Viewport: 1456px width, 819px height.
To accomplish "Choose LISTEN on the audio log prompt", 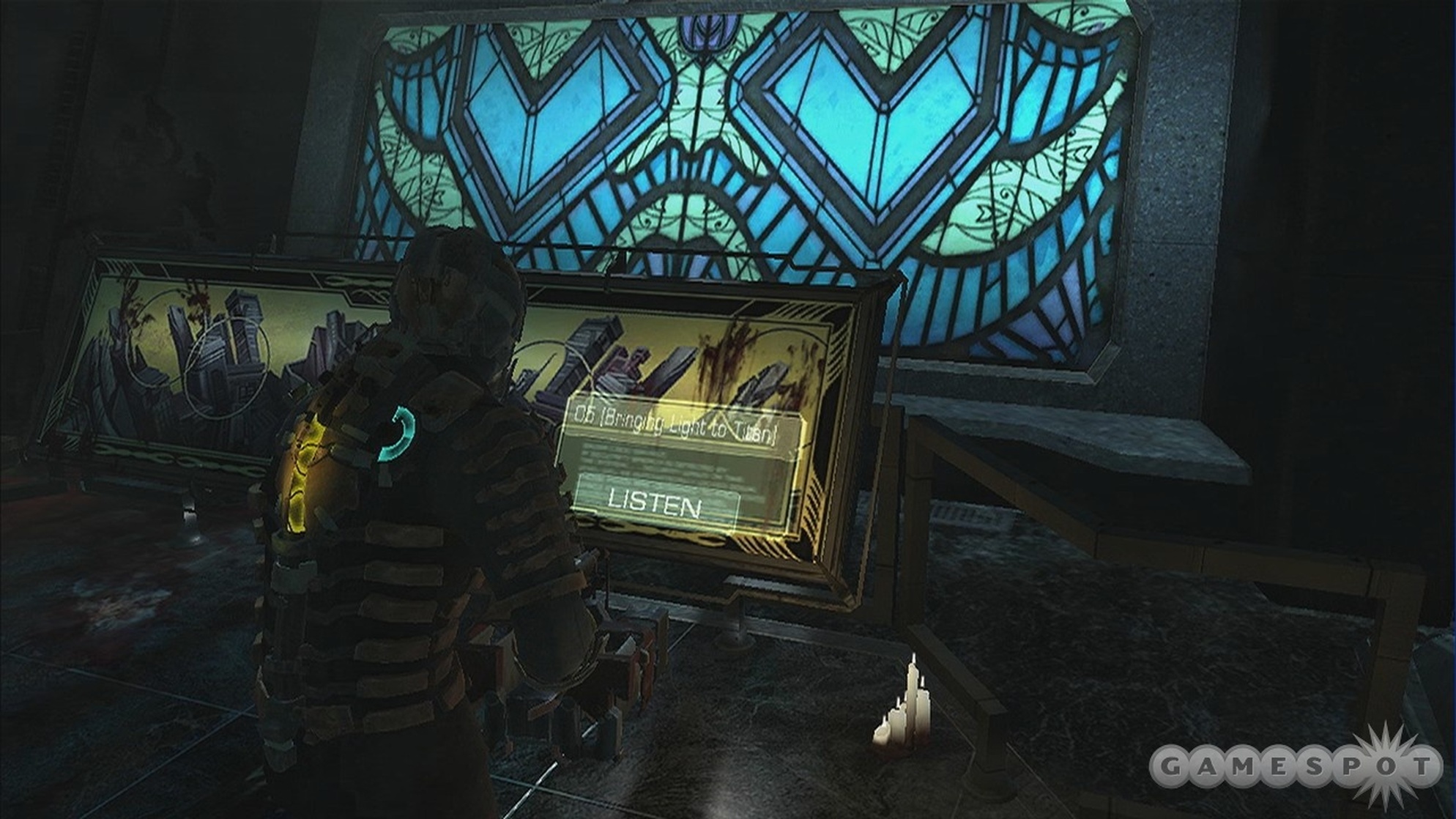I will pyautogui.click(x=655, y=504).
